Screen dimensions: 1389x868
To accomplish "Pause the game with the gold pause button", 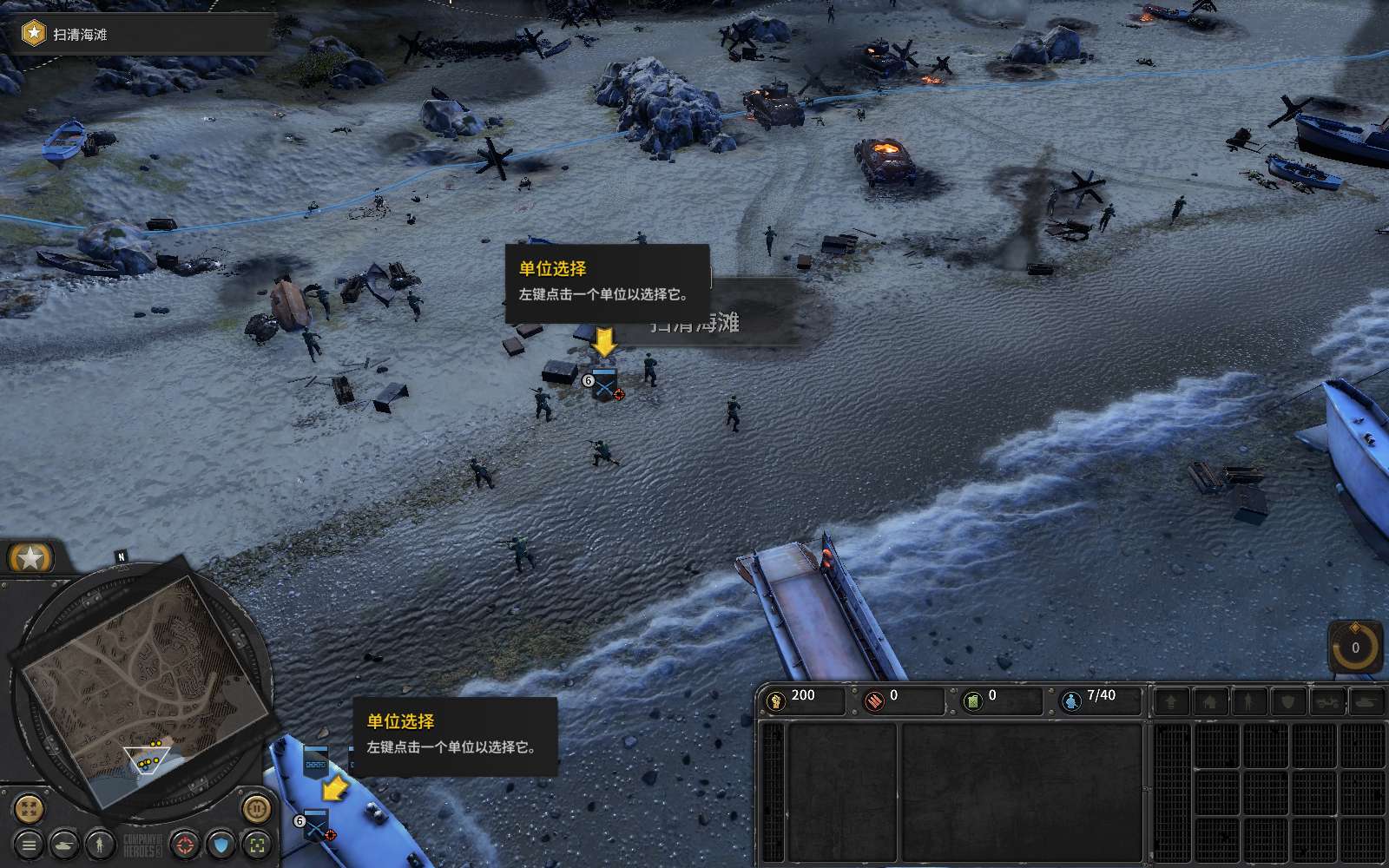I will [256, 809].
